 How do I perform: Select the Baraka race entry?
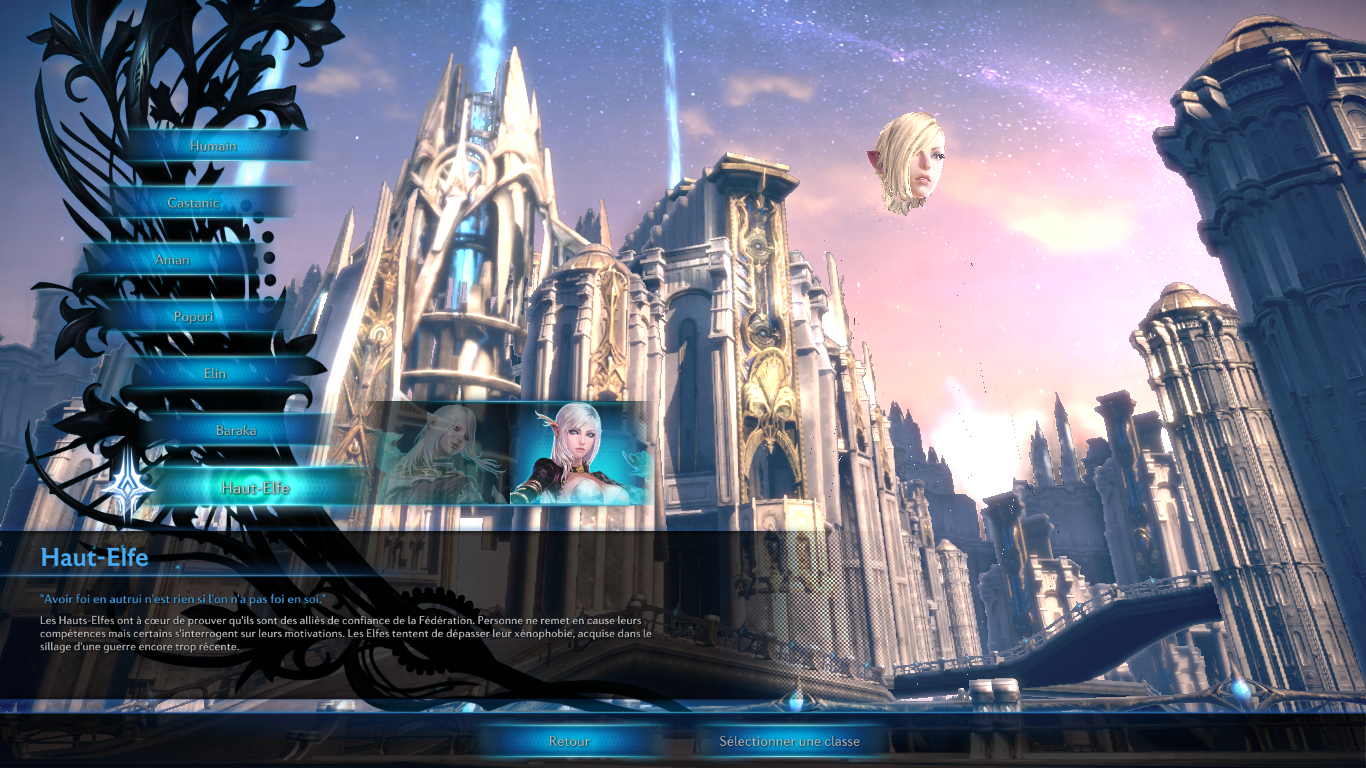coord(236,431)
